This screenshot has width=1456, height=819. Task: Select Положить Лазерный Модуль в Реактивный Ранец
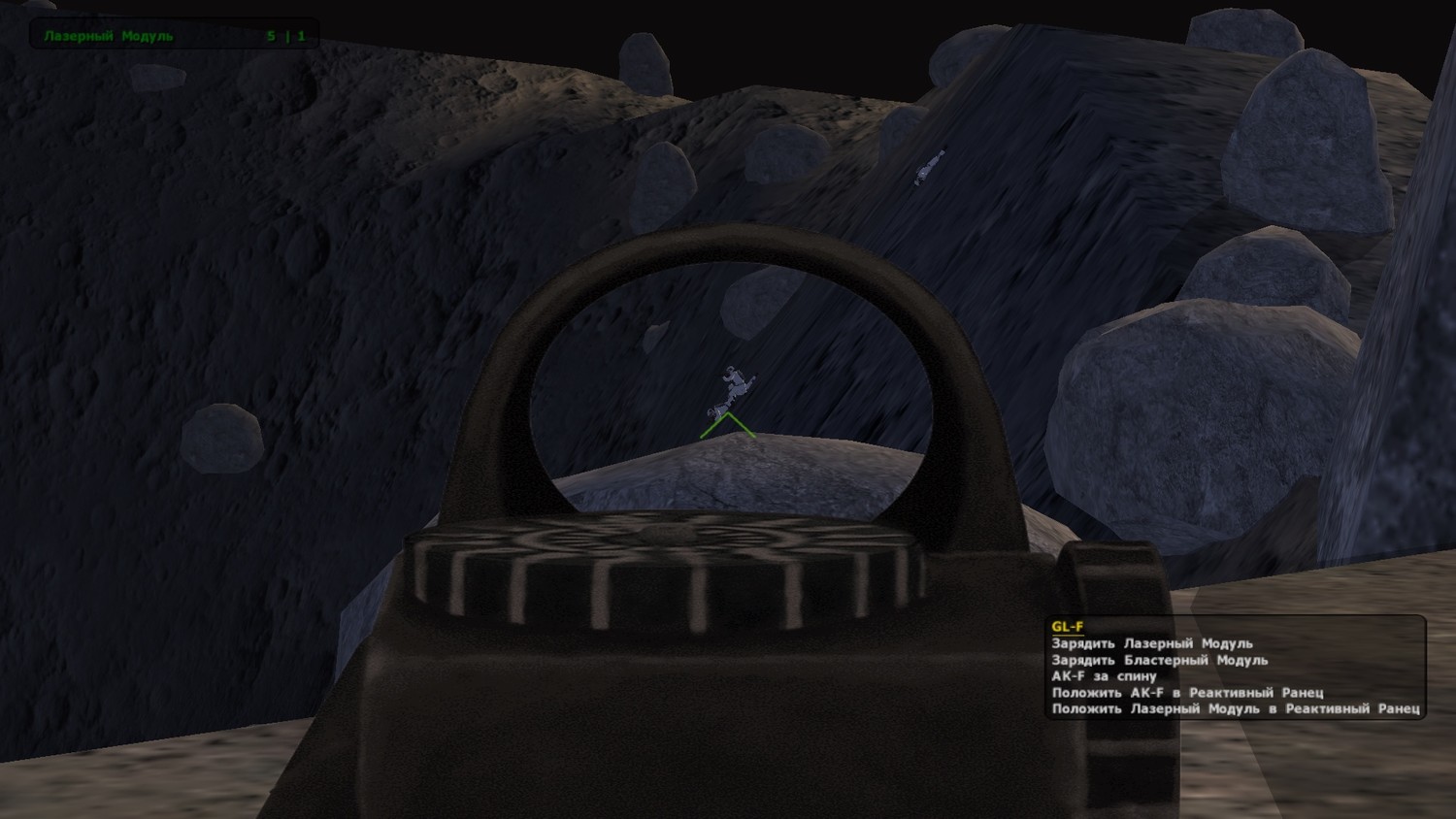[1236, 709]
